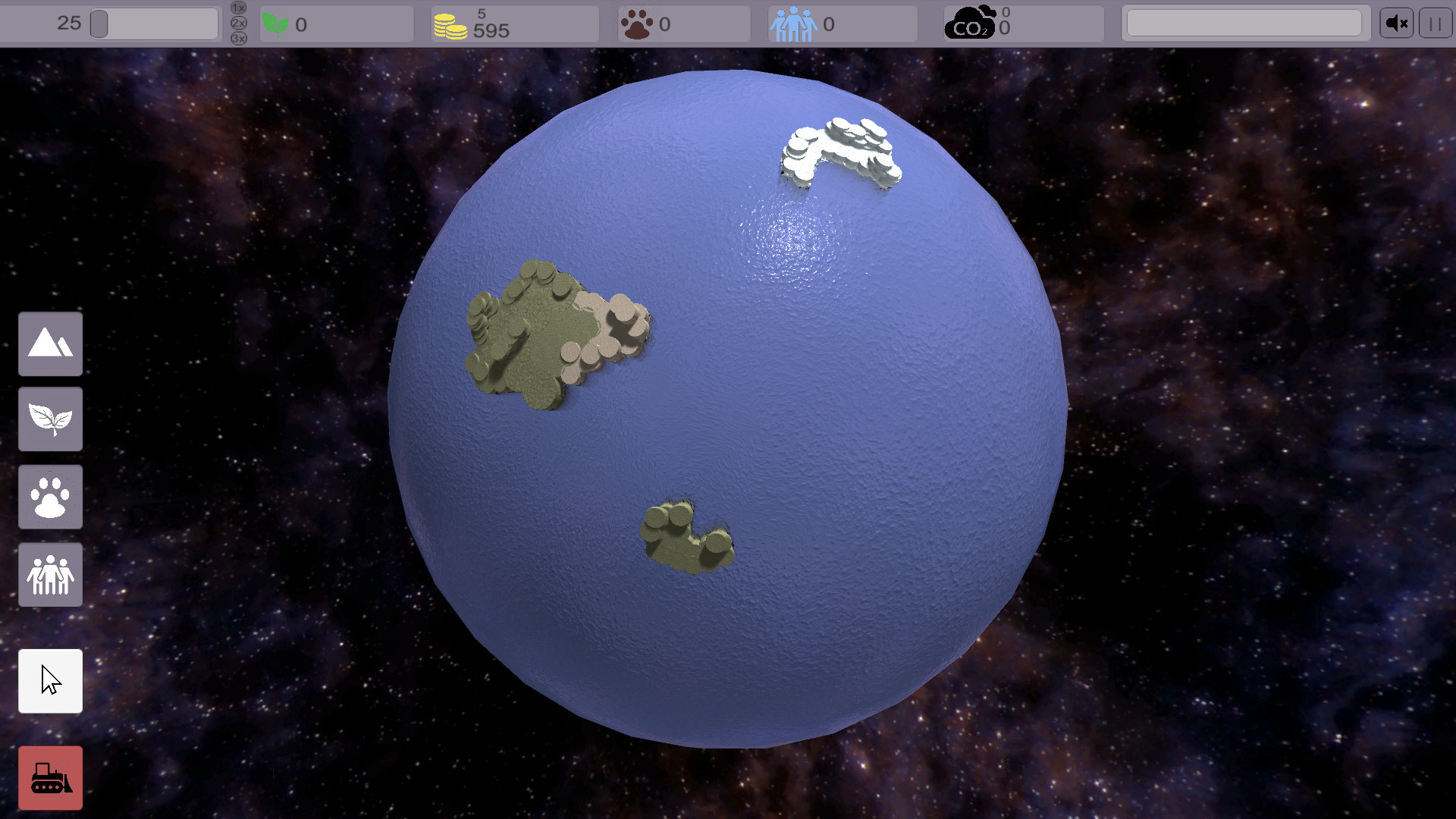Click the CO2 cloud indicator
This screenshot has width=1456, height=819.
(x=971, y=21)
